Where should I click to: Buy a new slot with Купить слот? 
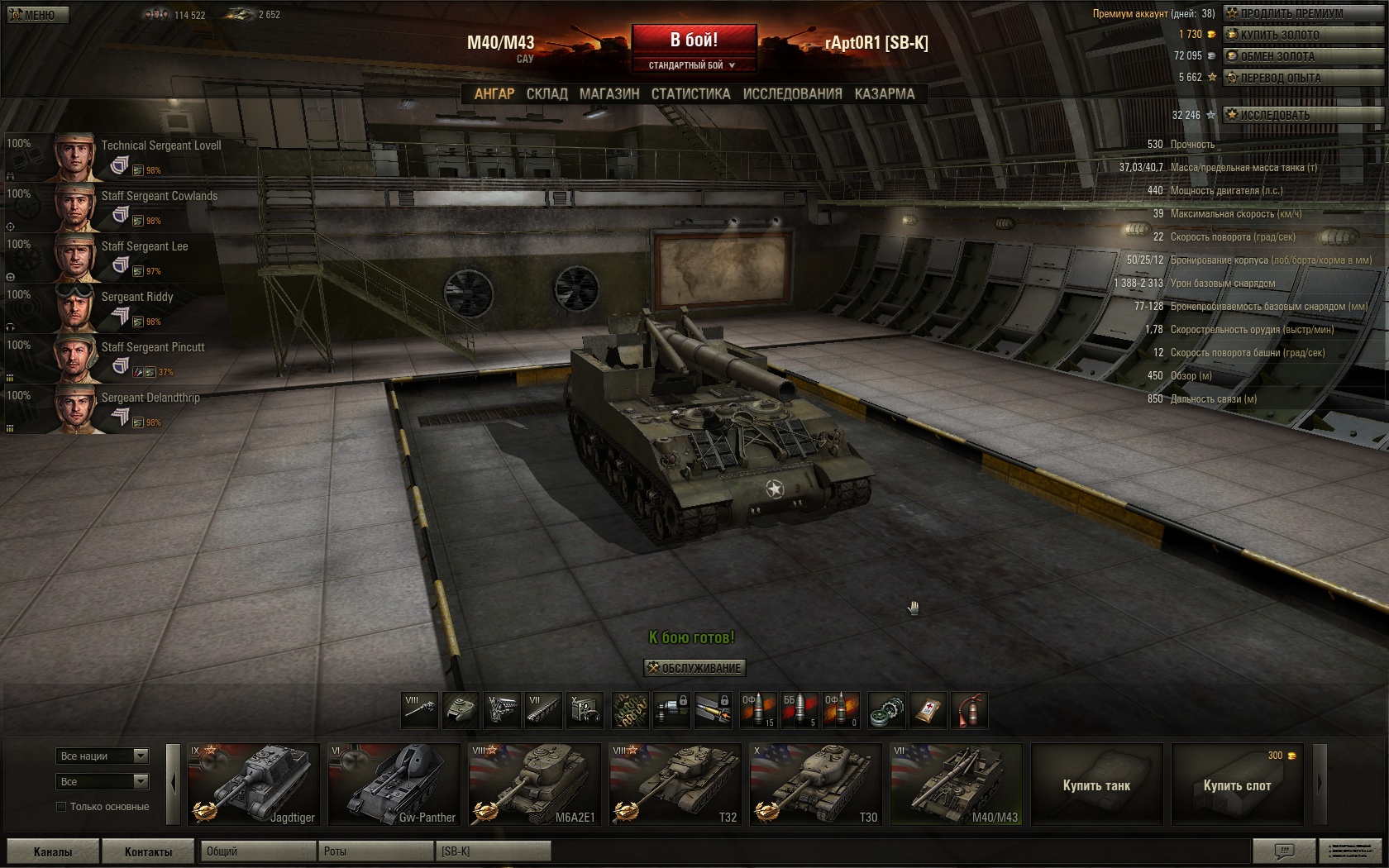1237,785
